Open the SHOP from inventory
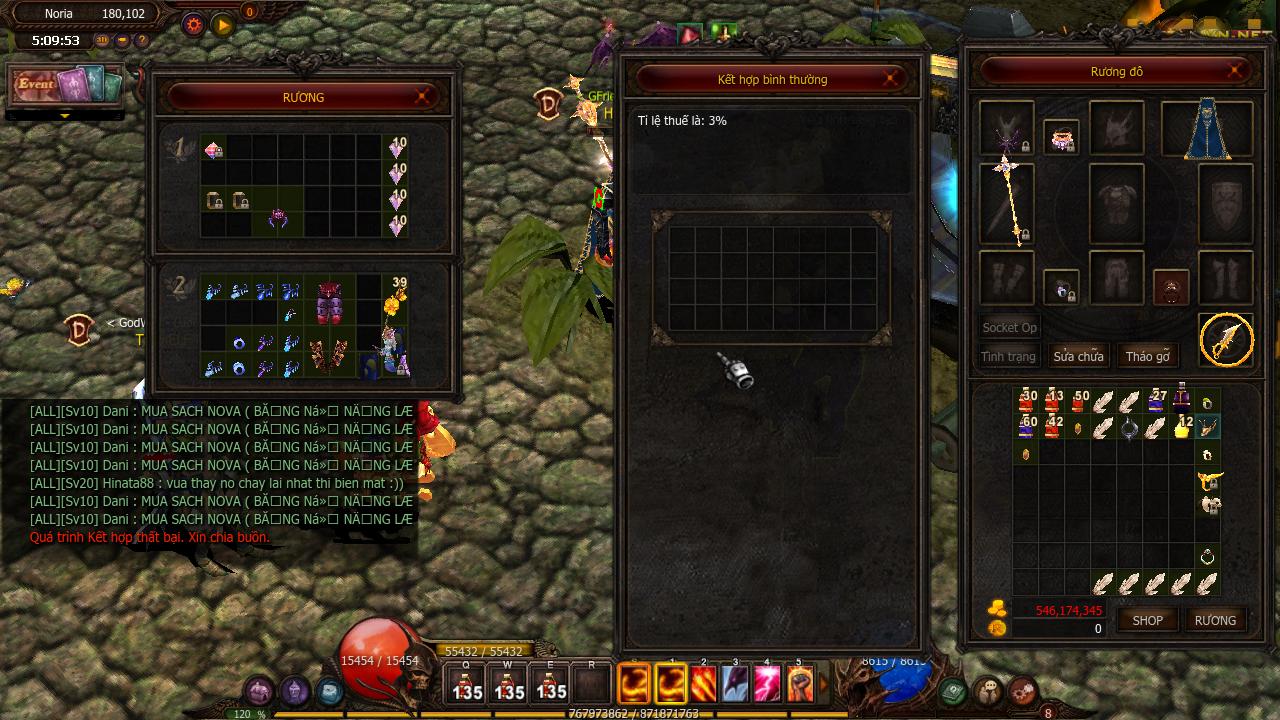1280x720 pixels. tap(1147, 620)
